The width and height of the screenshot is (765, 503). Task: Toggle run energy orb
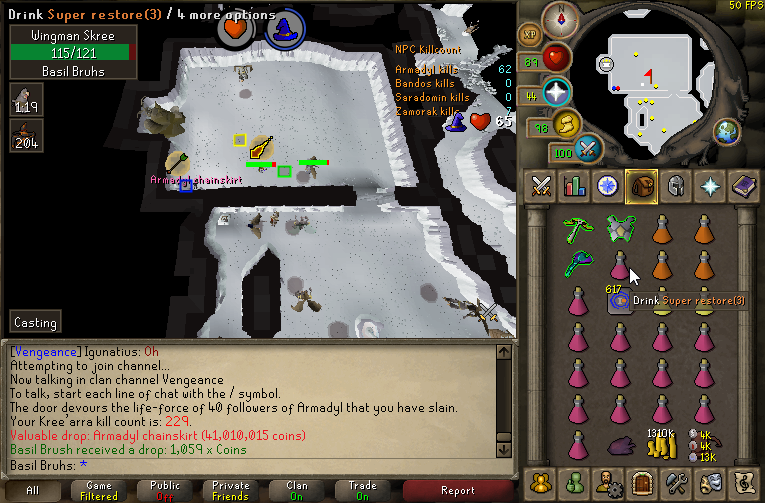coord(567,124)
